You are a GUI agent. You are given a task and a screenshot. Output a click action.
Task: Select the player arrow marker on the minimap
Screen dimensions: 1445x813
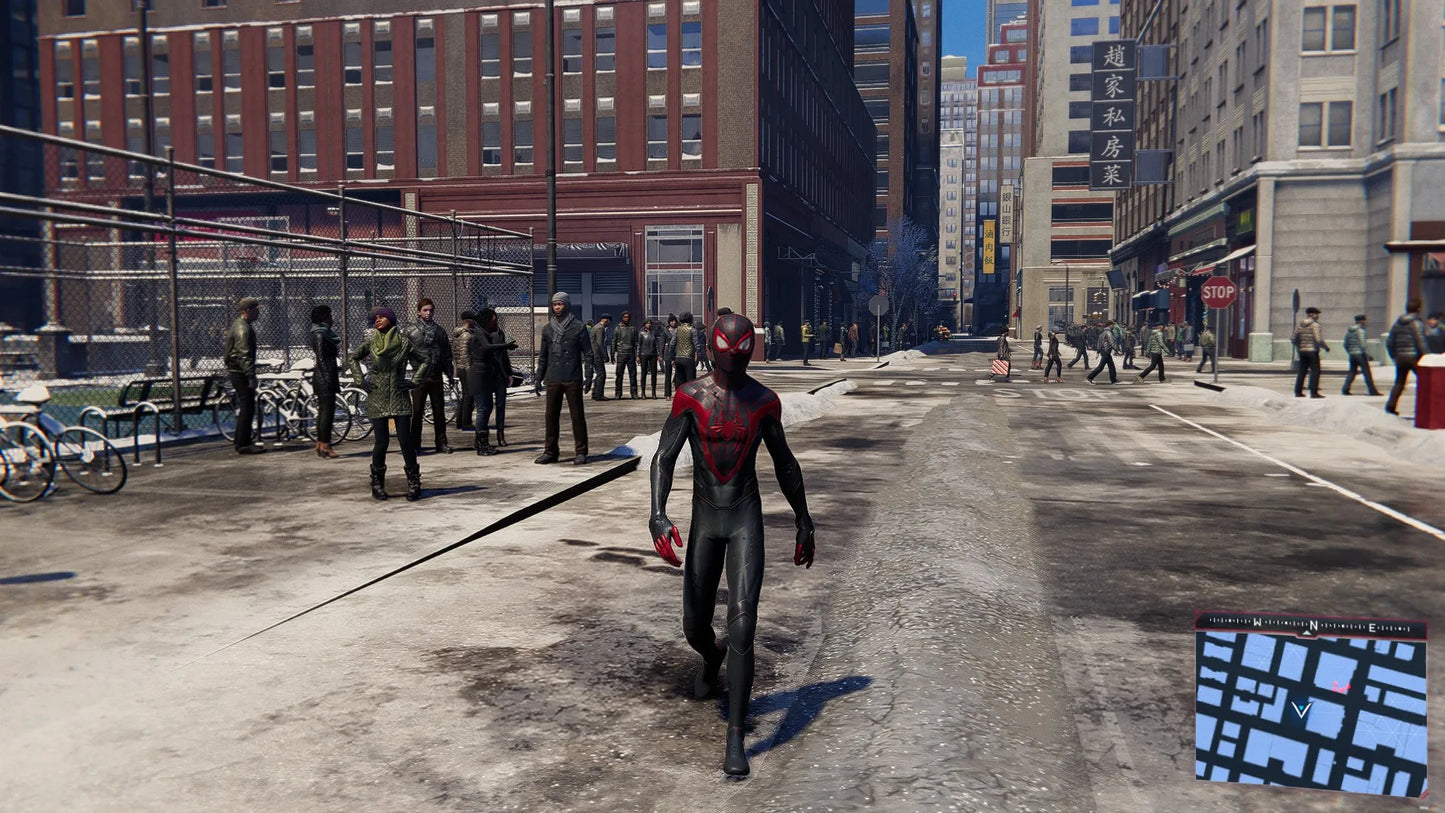1302,709
